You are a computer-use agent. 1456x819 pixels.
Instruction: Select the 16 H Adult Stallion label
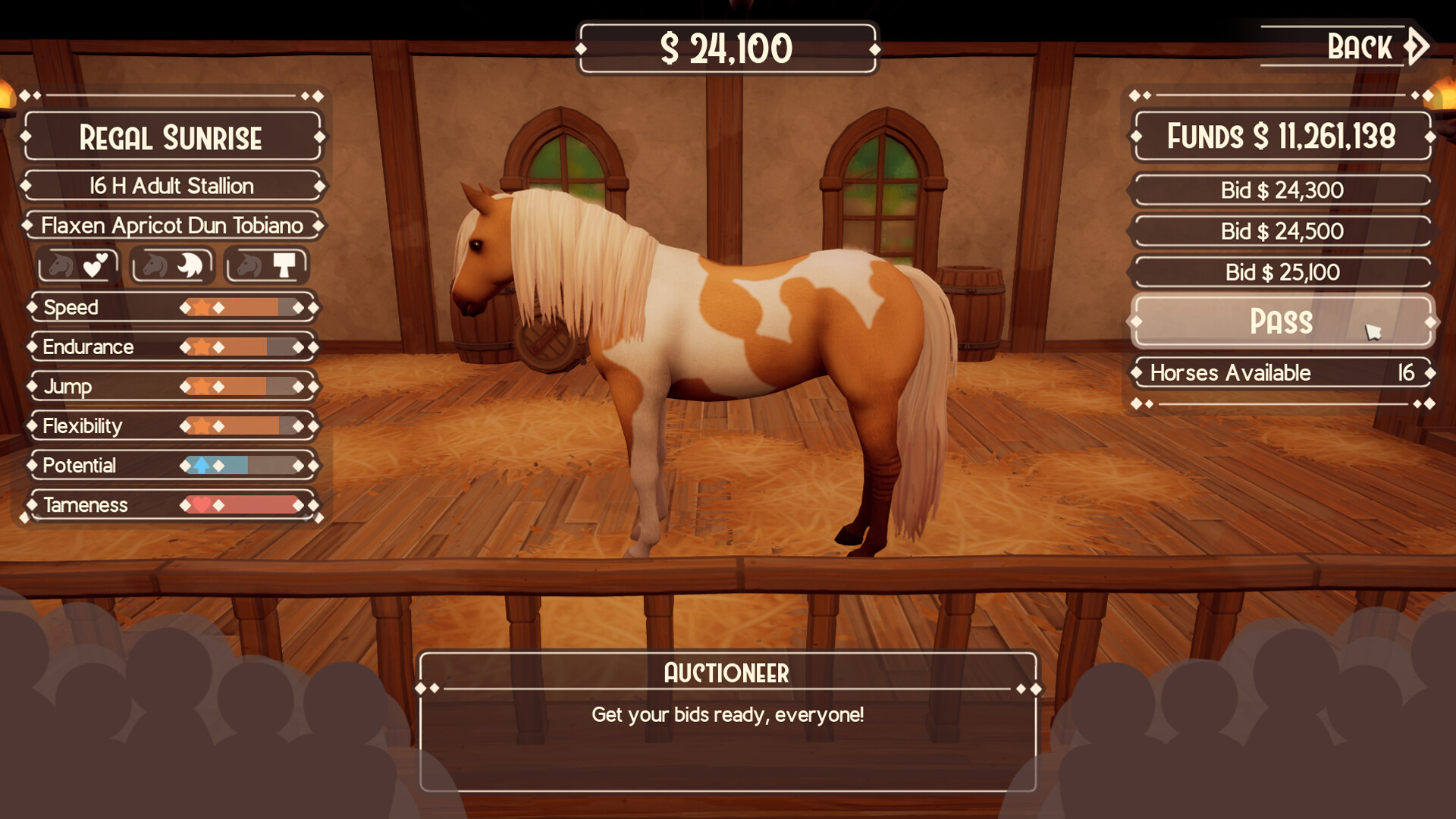point(173,185)
